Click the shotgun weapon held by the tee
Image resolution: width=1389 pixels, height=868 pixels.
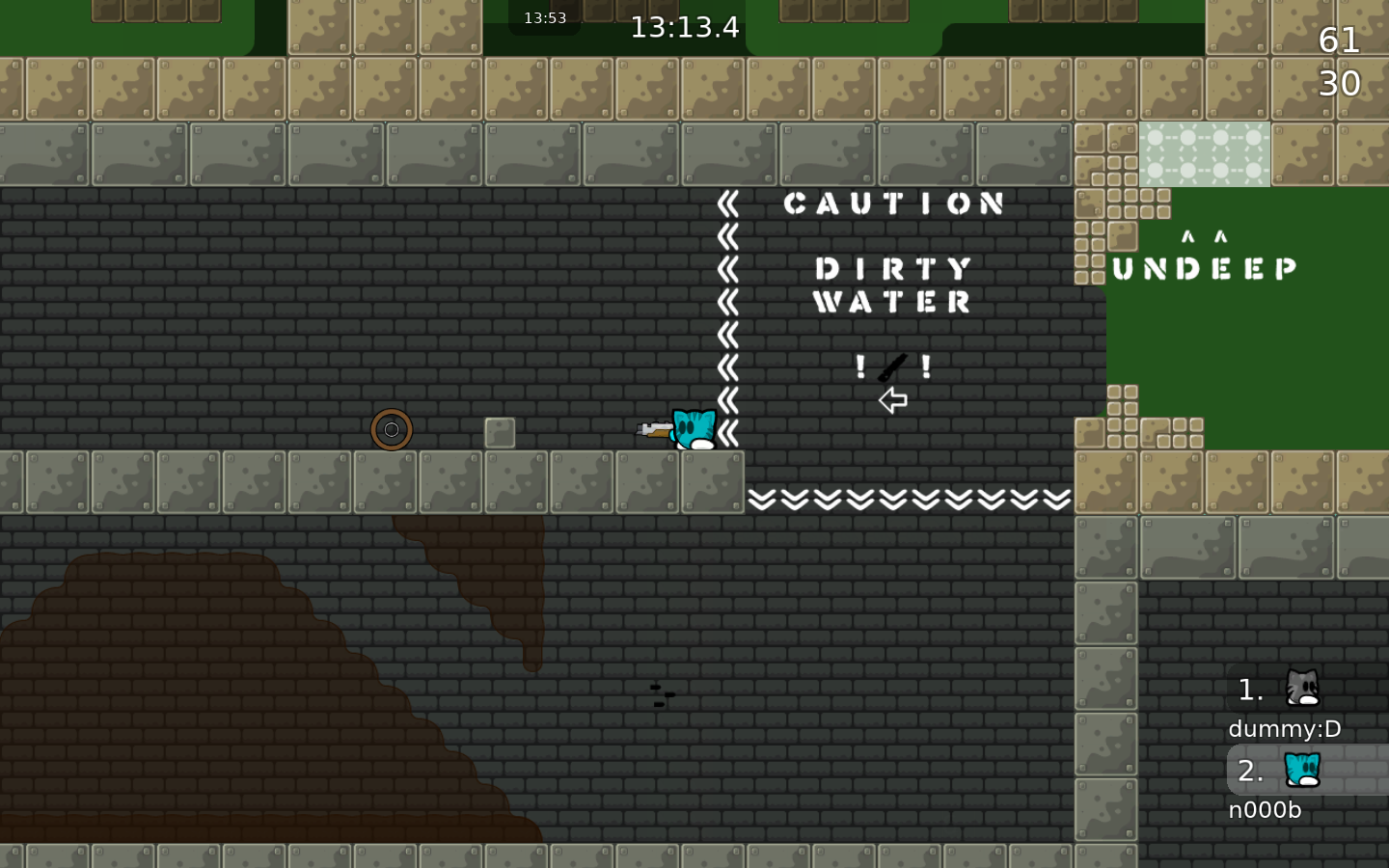[x=654, y=431]
